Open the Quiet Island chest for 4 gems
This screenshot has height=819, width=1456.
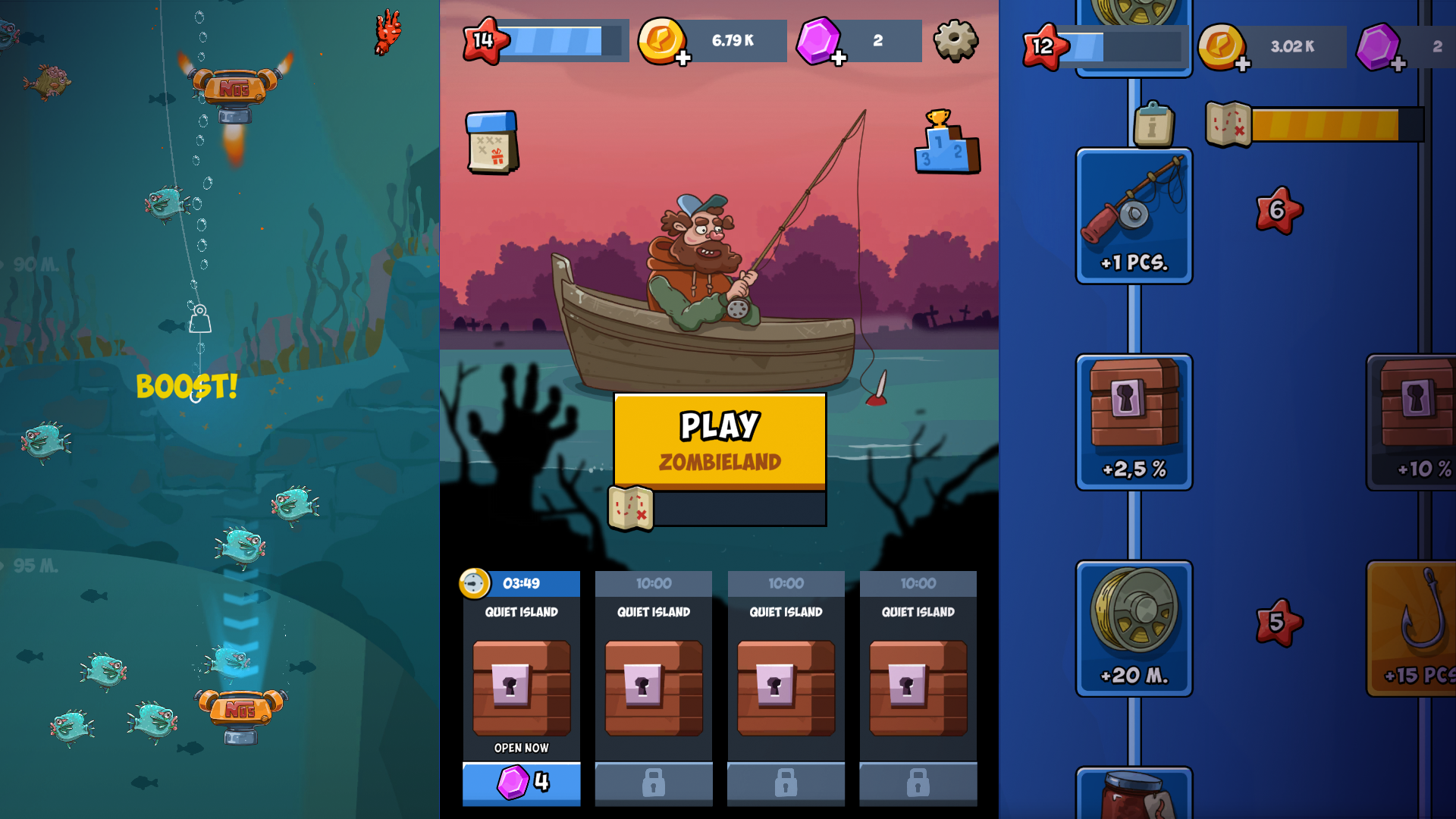point(521,784)
